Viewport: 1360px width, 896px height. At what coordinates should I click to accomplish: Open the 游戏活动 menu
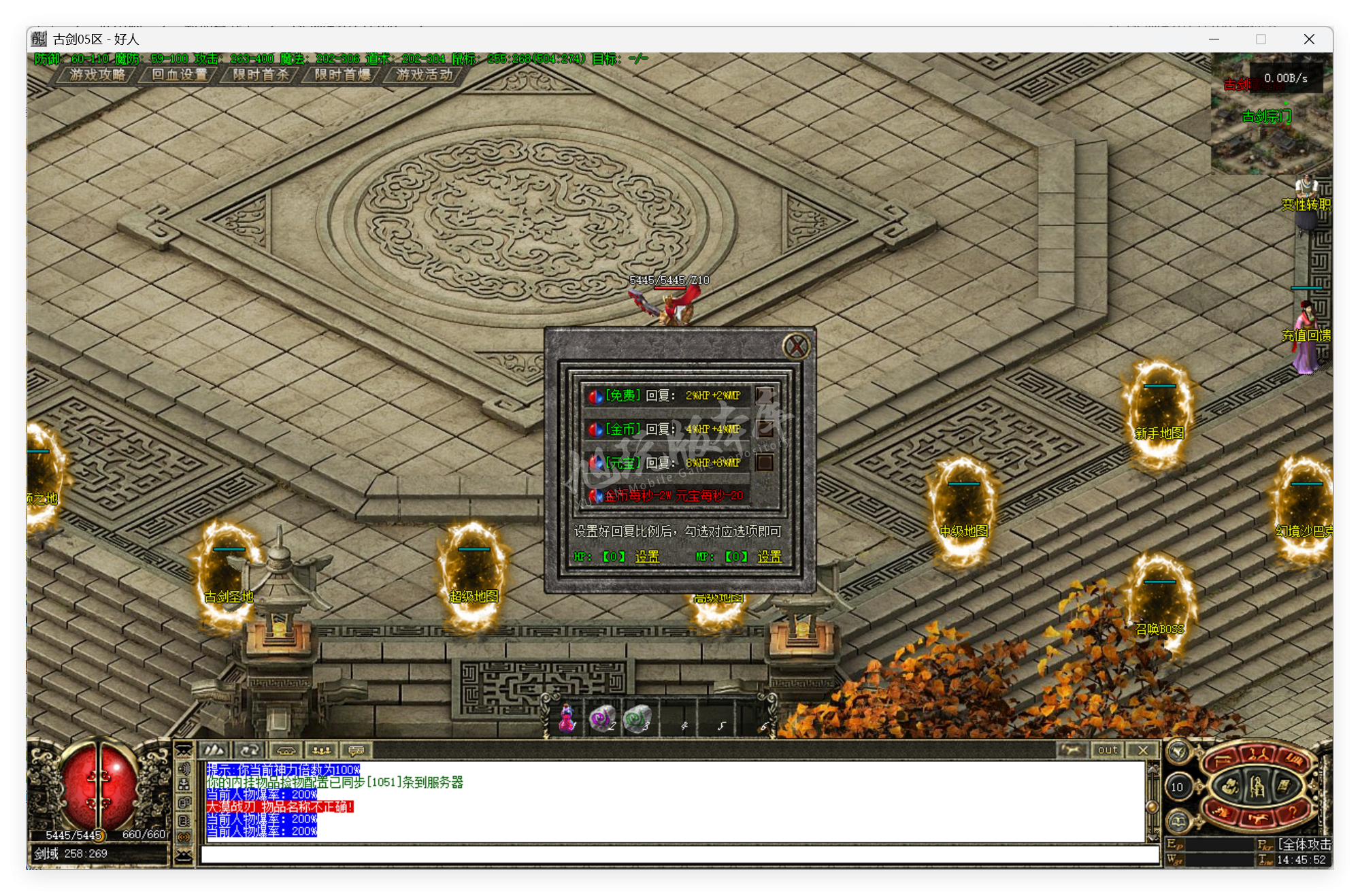pyautogui.click(x=424, y=74)
